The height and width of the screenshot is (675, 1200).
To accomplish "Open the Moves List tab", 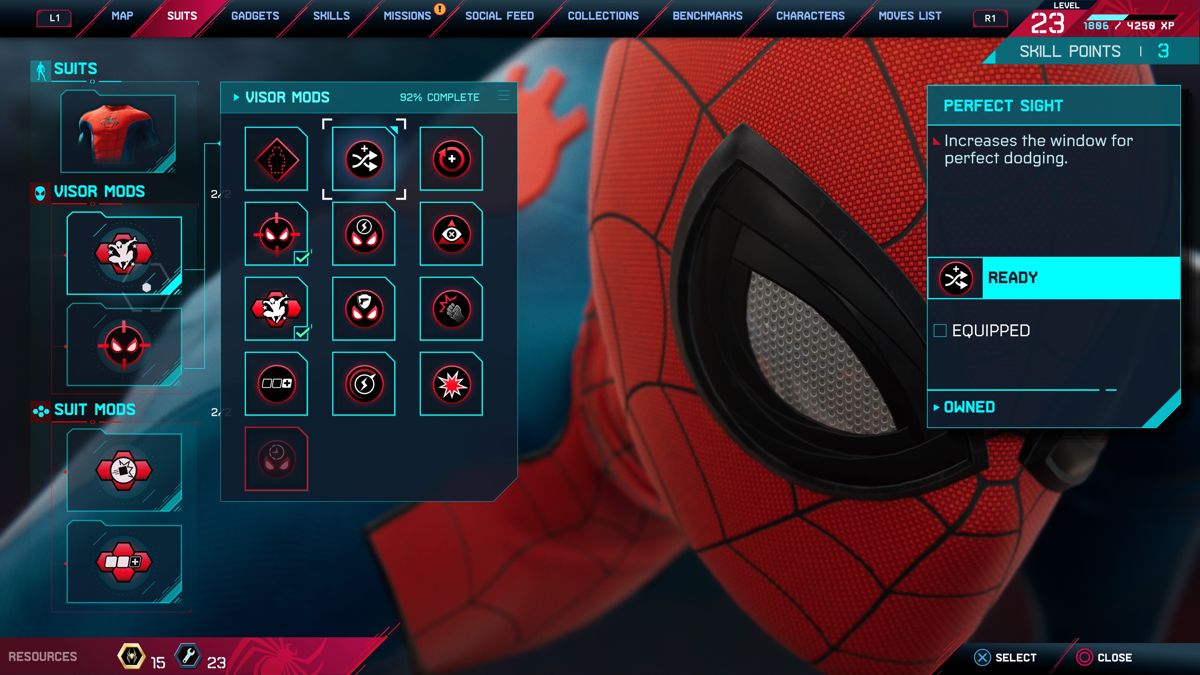I will click(910, 16).
